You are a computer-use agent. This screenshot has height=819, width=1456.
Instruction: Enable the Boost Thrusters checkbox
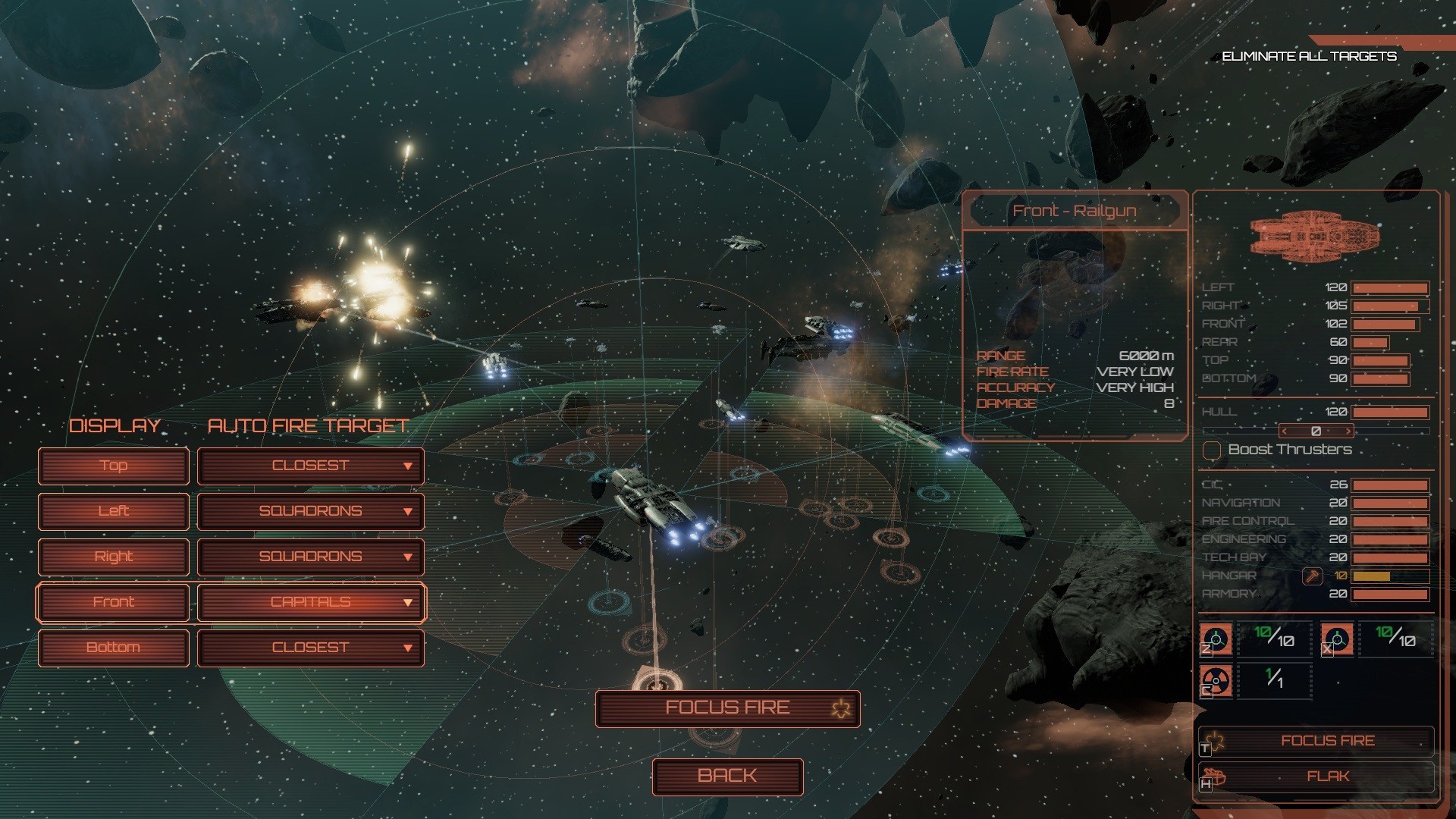(1213, 449)
